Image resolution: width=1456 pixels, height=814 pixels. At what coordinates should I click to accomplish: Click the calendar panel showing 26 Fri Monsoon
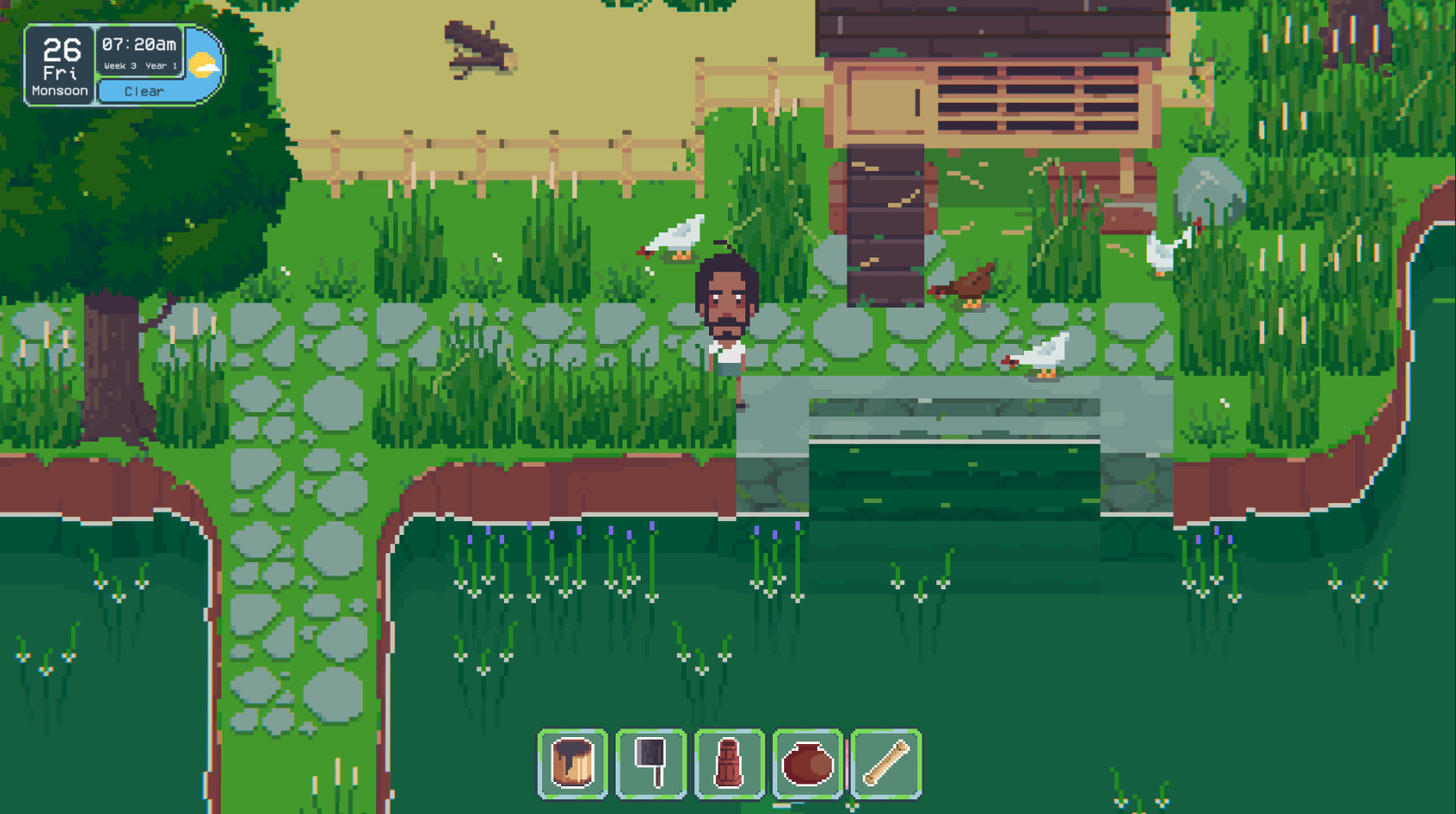click(58, 62)
